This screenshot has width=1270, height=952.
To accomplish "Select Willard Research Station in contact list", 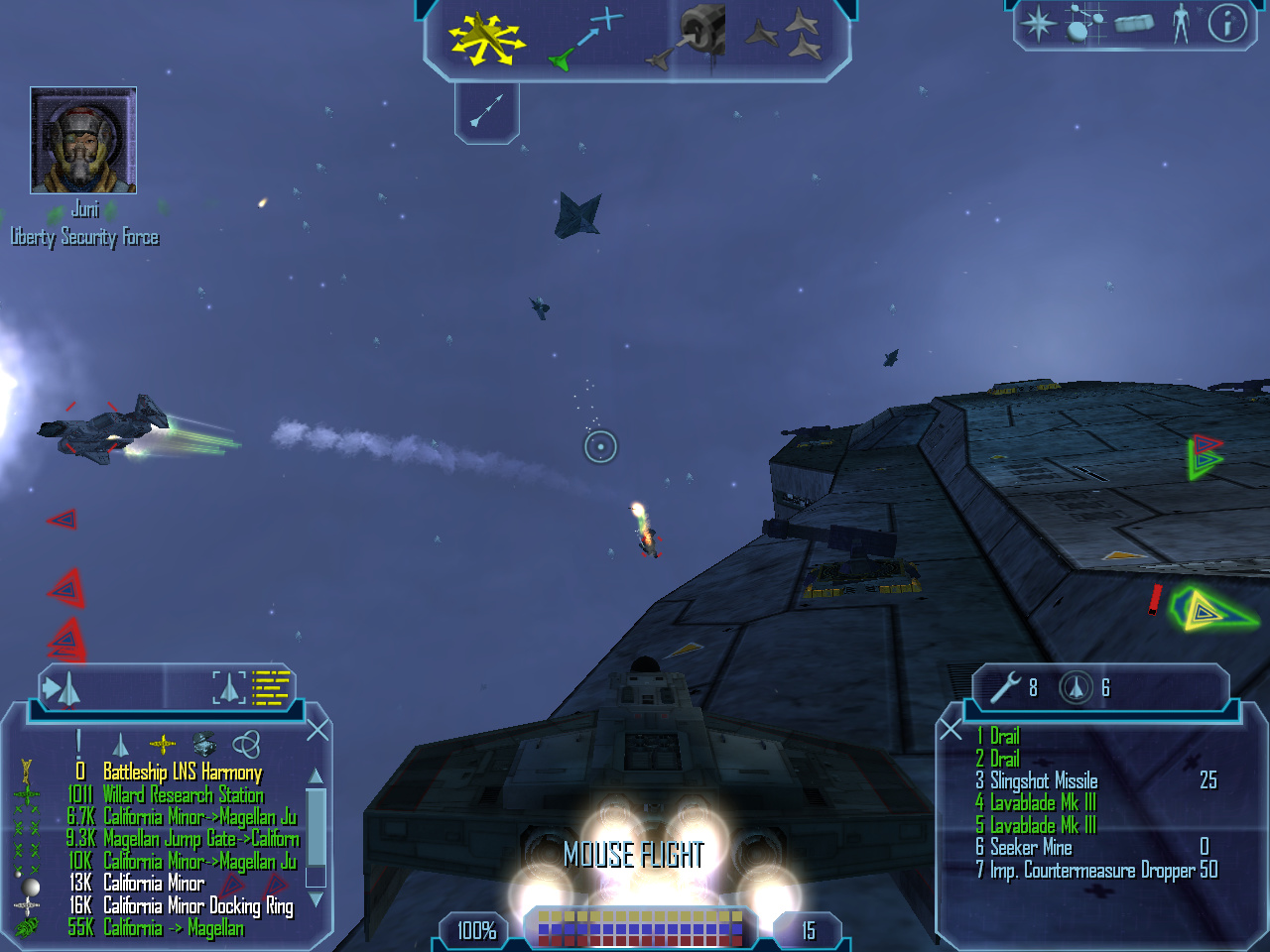I will [183, 794].
